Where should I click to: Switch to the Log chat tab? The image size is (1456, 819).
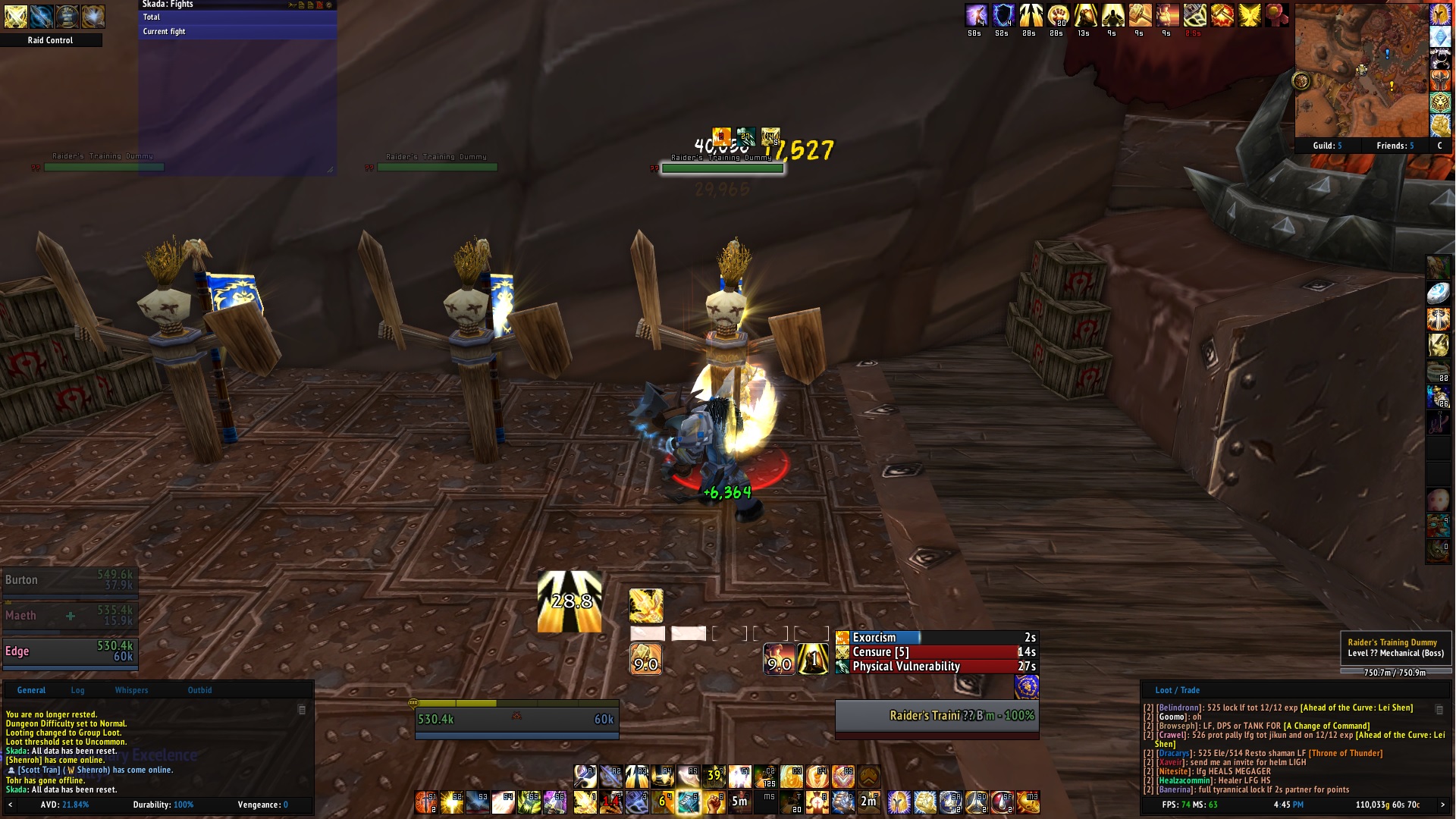click(77, 690)
